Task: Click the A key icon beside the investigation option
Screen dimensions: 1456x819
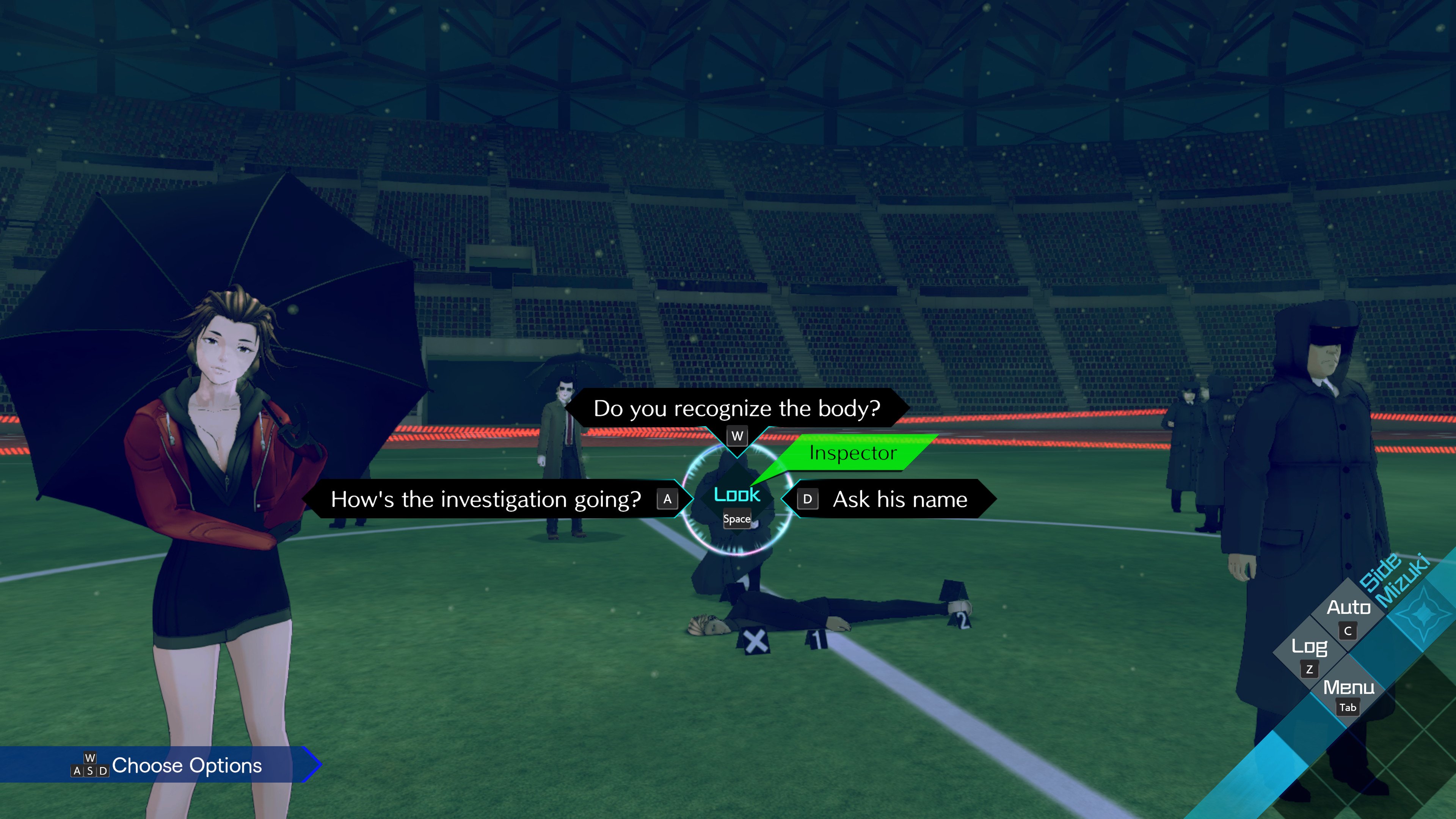Action: (x=668, y=499)
